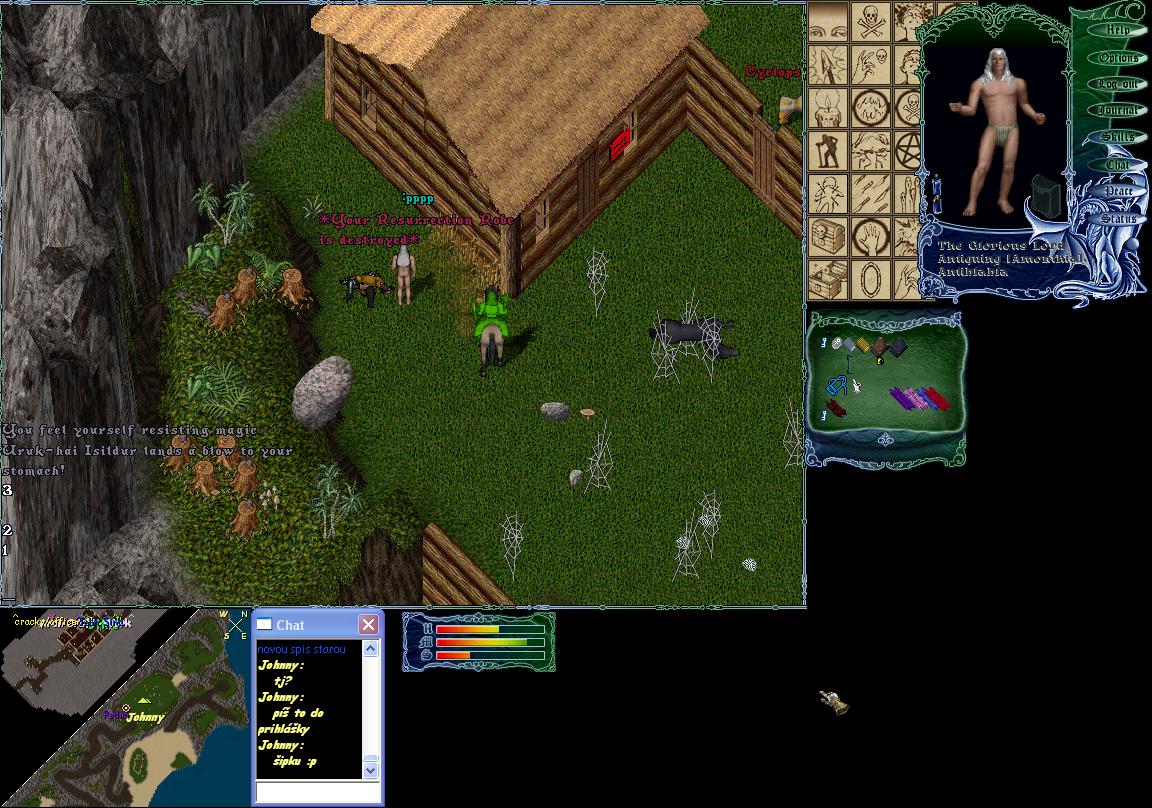Activate the pentagram spell icon

pos(908,150)
